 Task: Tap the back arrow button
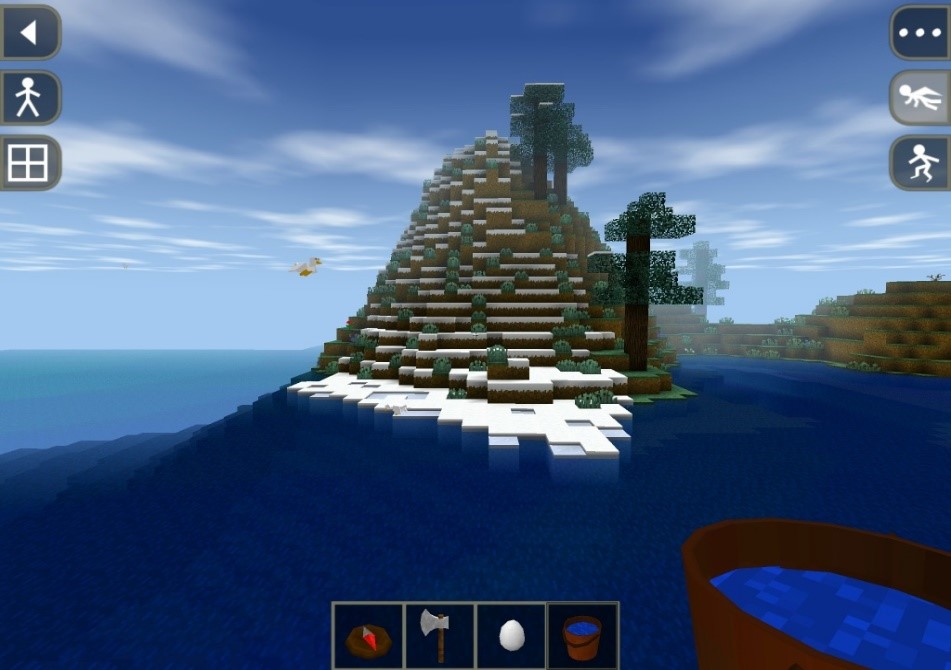[29, 33]
